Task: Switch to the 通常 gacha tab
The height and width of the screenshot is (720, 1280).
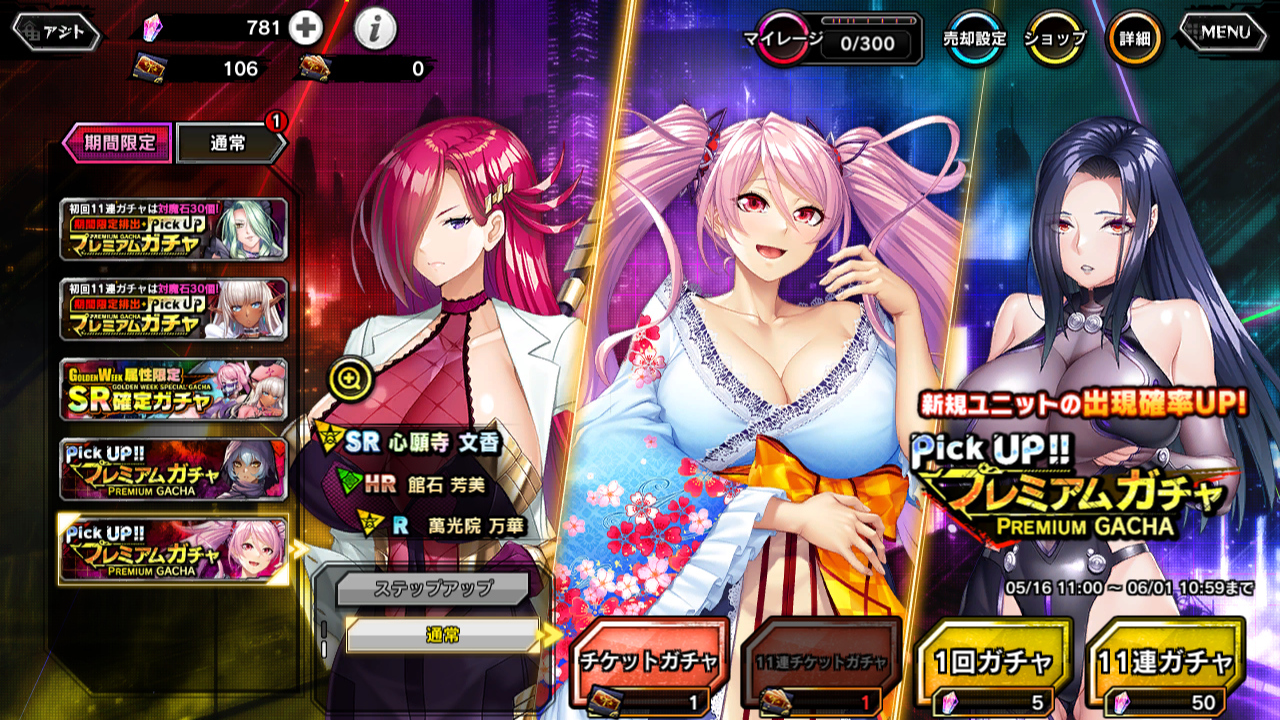Action: 229,143
